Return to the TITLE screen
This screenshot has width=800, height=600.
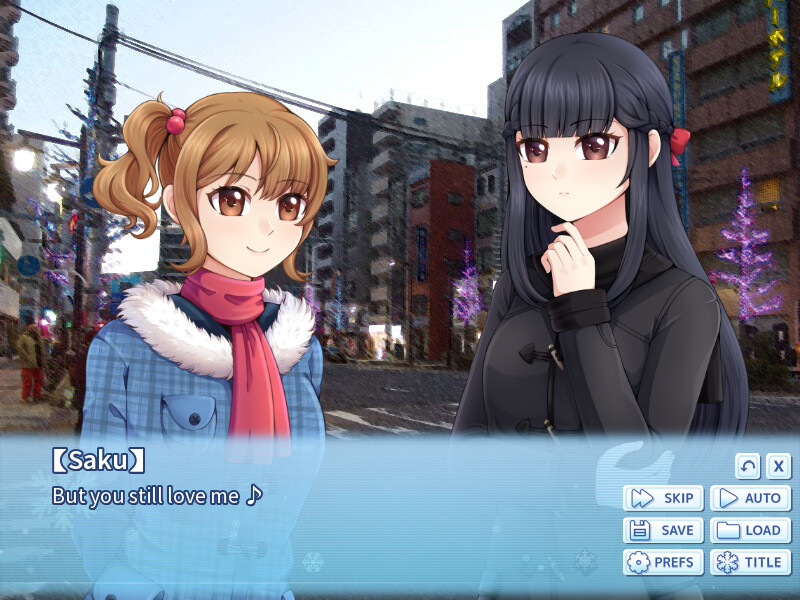click(x=750, y=562)
